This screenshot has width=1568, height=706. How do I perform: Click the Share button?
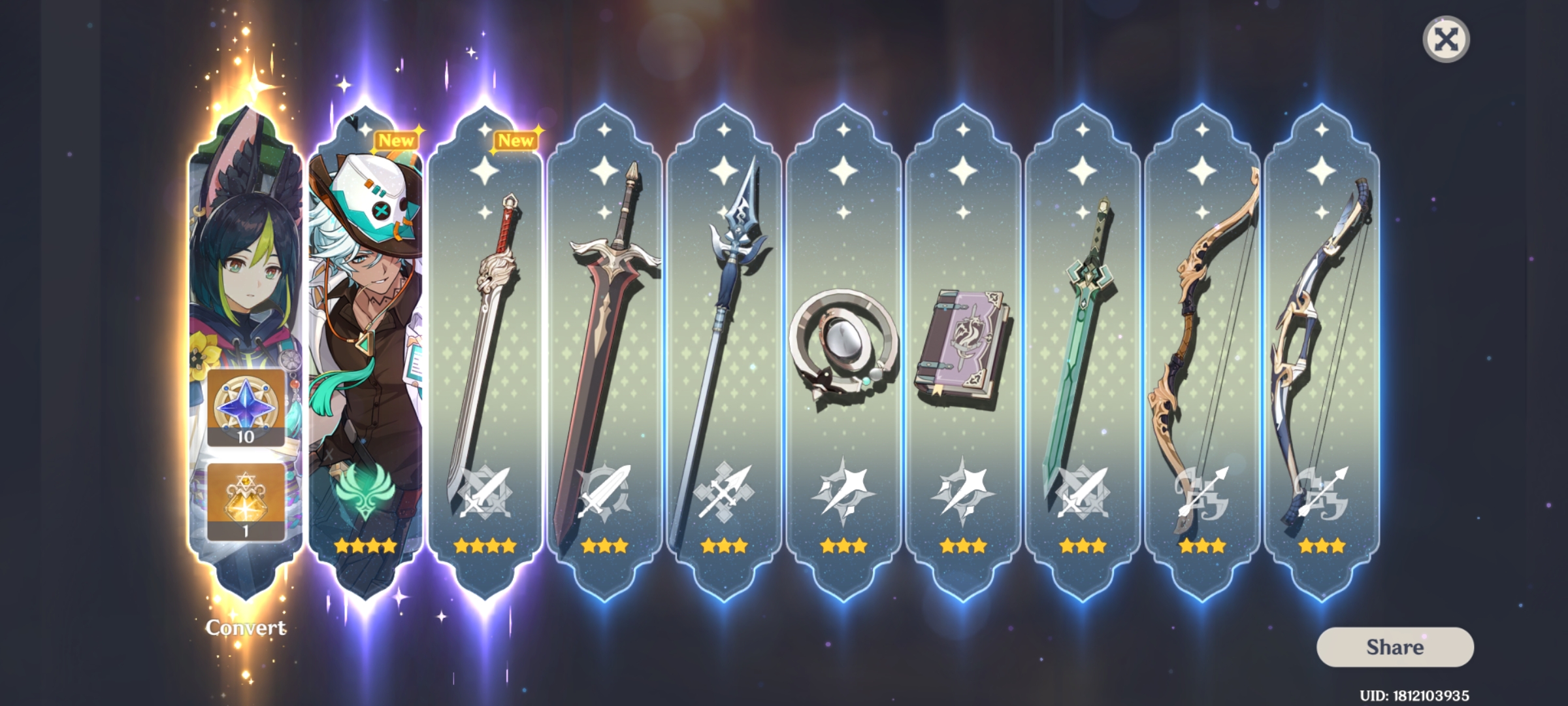[x=1394, y=648]
